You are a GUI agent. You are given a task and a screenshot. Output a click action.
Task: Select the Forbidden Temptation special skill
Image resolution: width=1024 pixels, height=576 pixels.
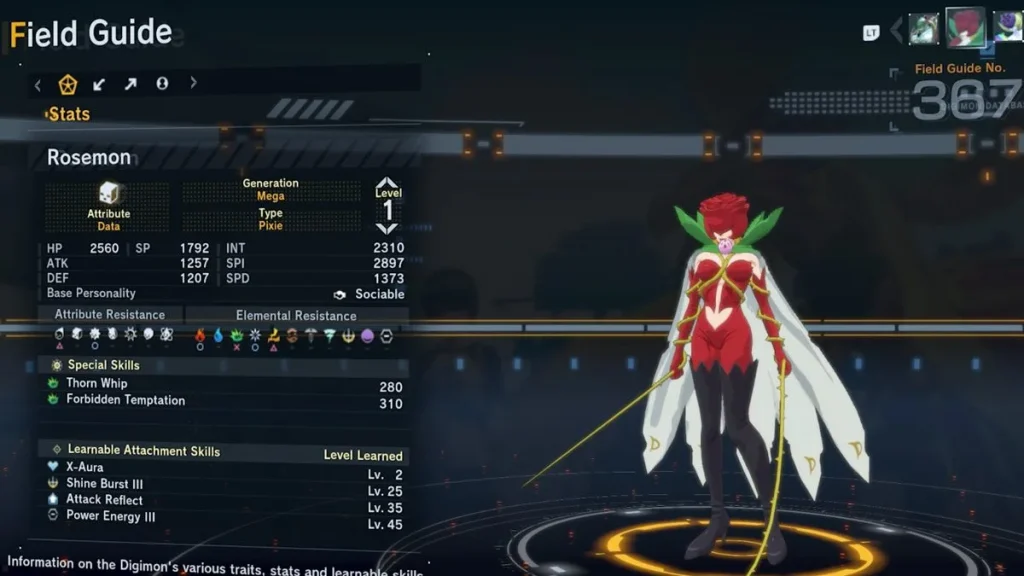pyautogui.click(x=125, y=400)
